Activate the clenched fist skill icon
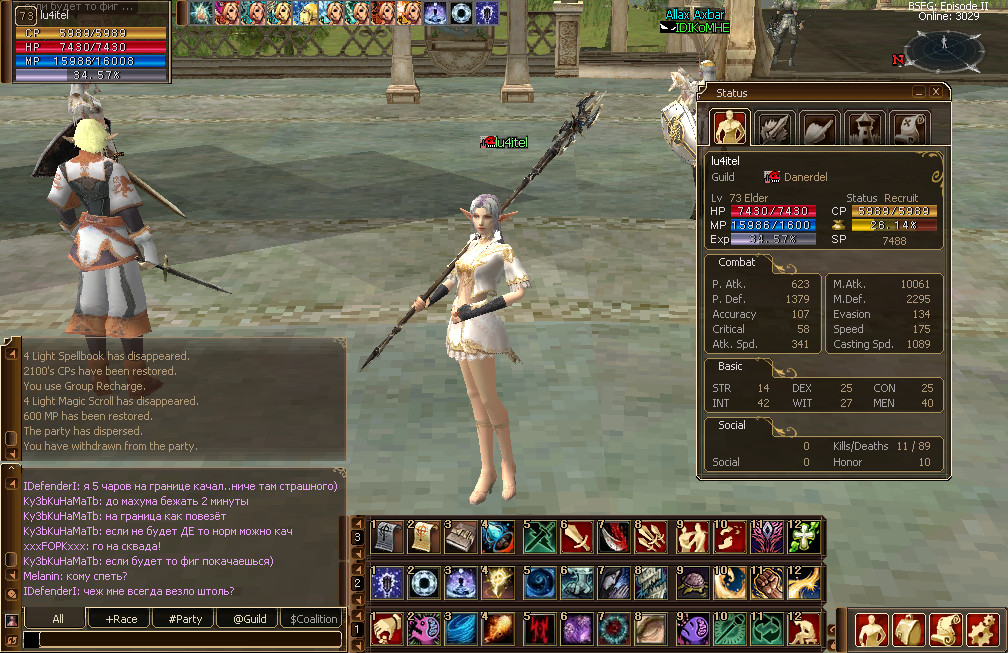This screenshot has height=653, width=1008. click(766, 583)
